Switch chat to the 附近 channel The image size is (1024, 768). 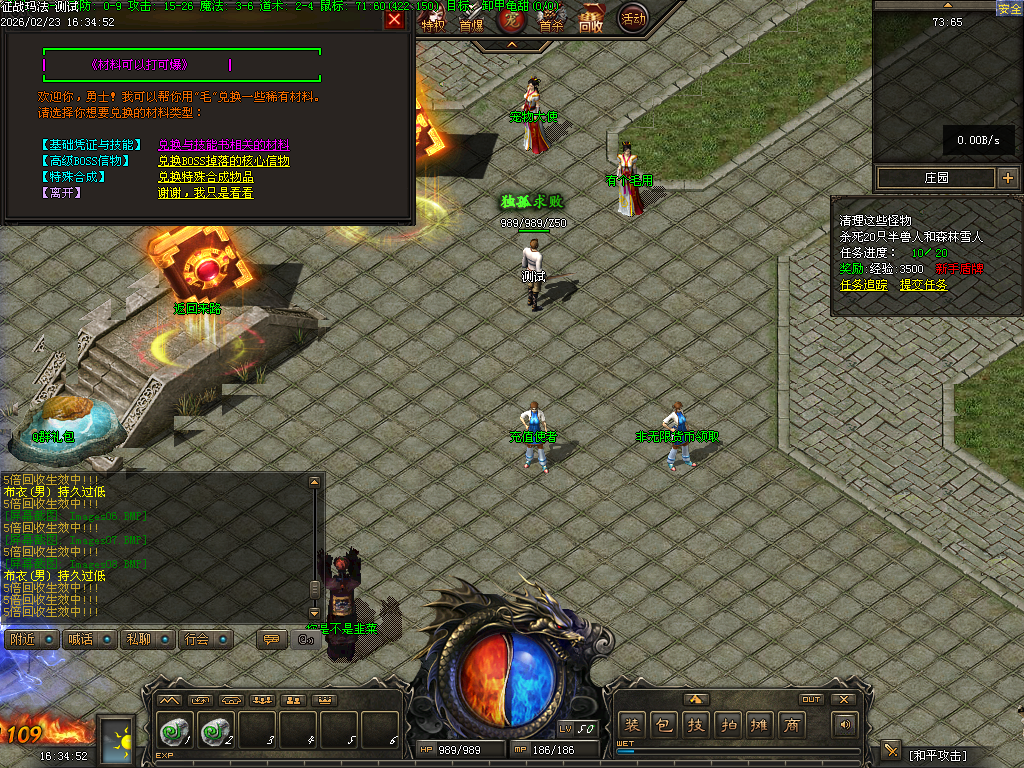[x=30, y=639]
